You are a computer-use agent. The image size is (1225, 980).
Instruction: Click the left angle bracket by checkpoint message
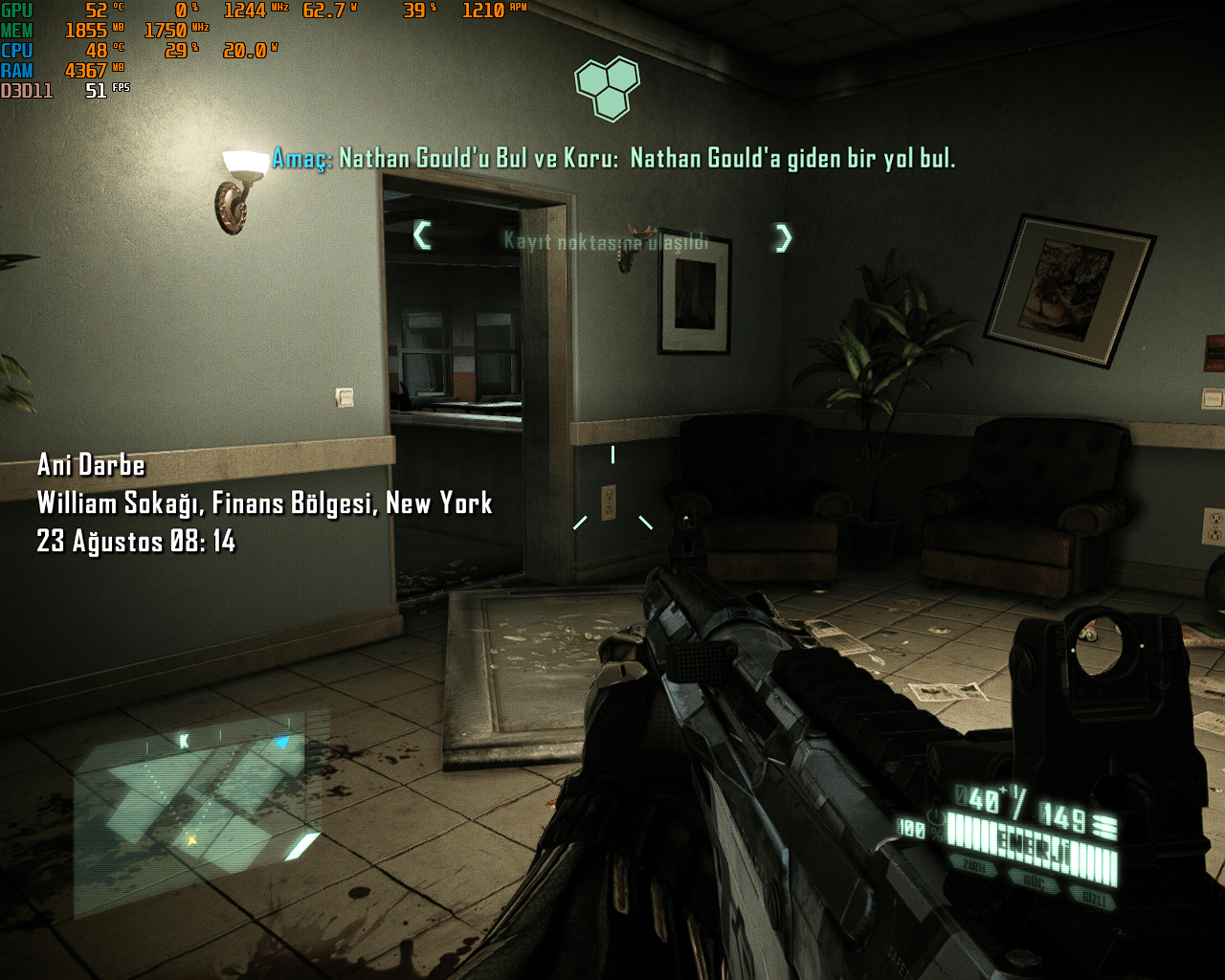tap(422, 234)
